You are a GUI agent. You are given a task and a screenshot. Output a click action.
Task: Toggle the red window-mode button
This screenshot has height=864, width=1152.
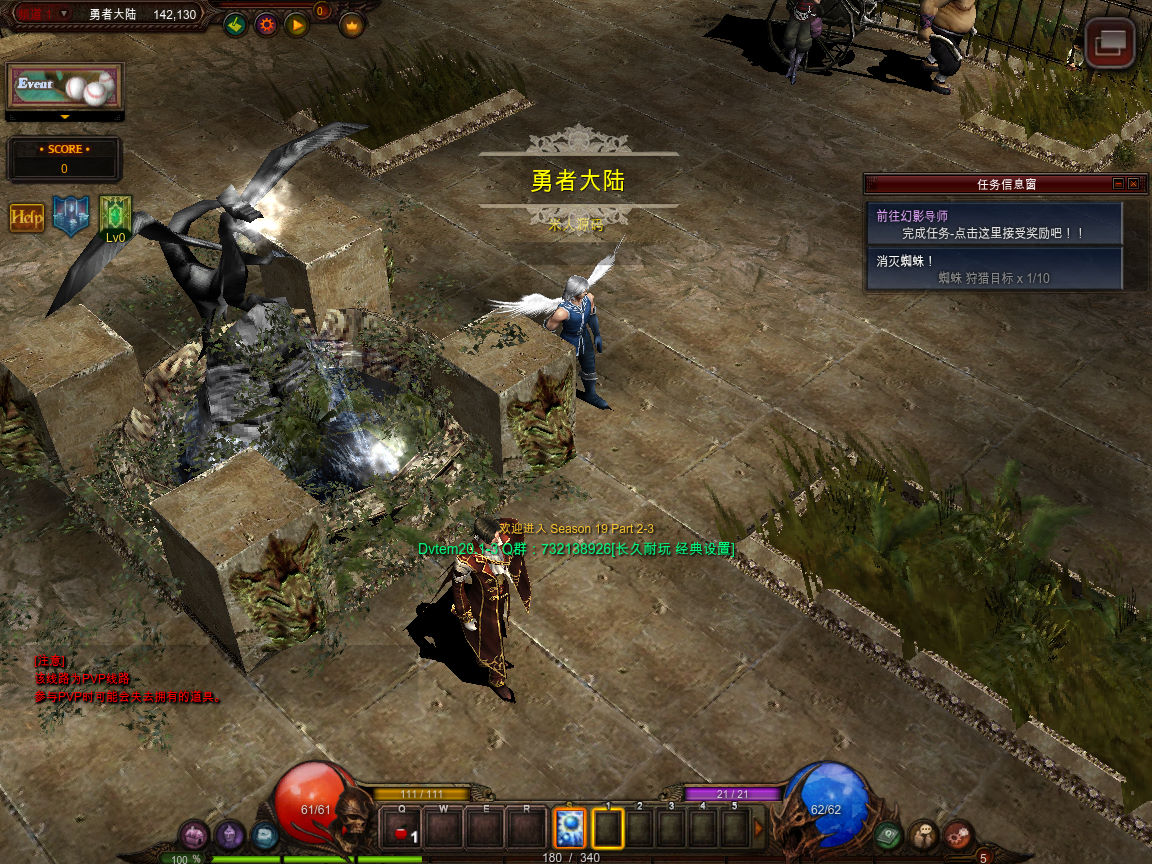pos(1110,45)
